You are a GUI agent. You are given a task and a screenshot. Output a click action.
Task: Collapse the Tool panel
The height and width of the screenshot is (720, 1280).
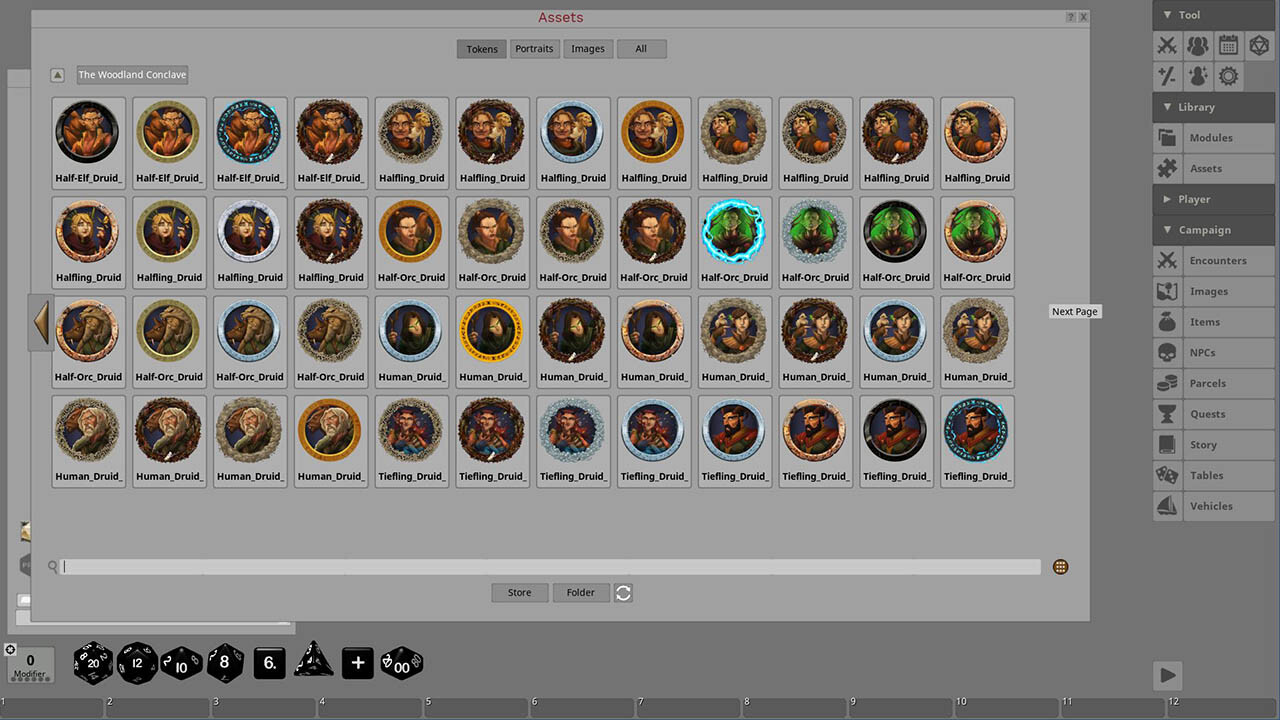point(1166,15)
